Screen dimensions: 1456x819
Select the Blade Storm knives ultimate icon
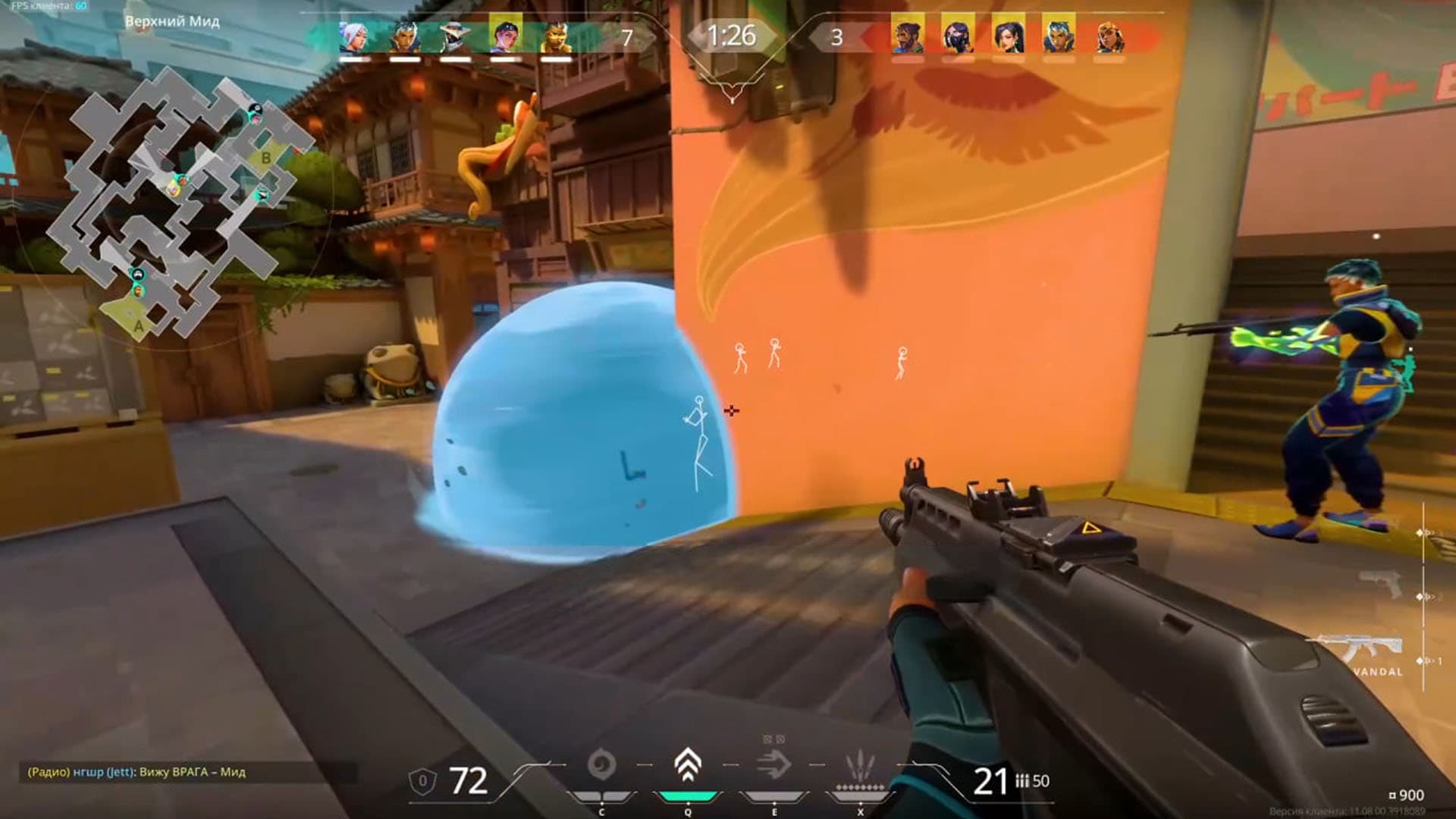pos(860,764)
